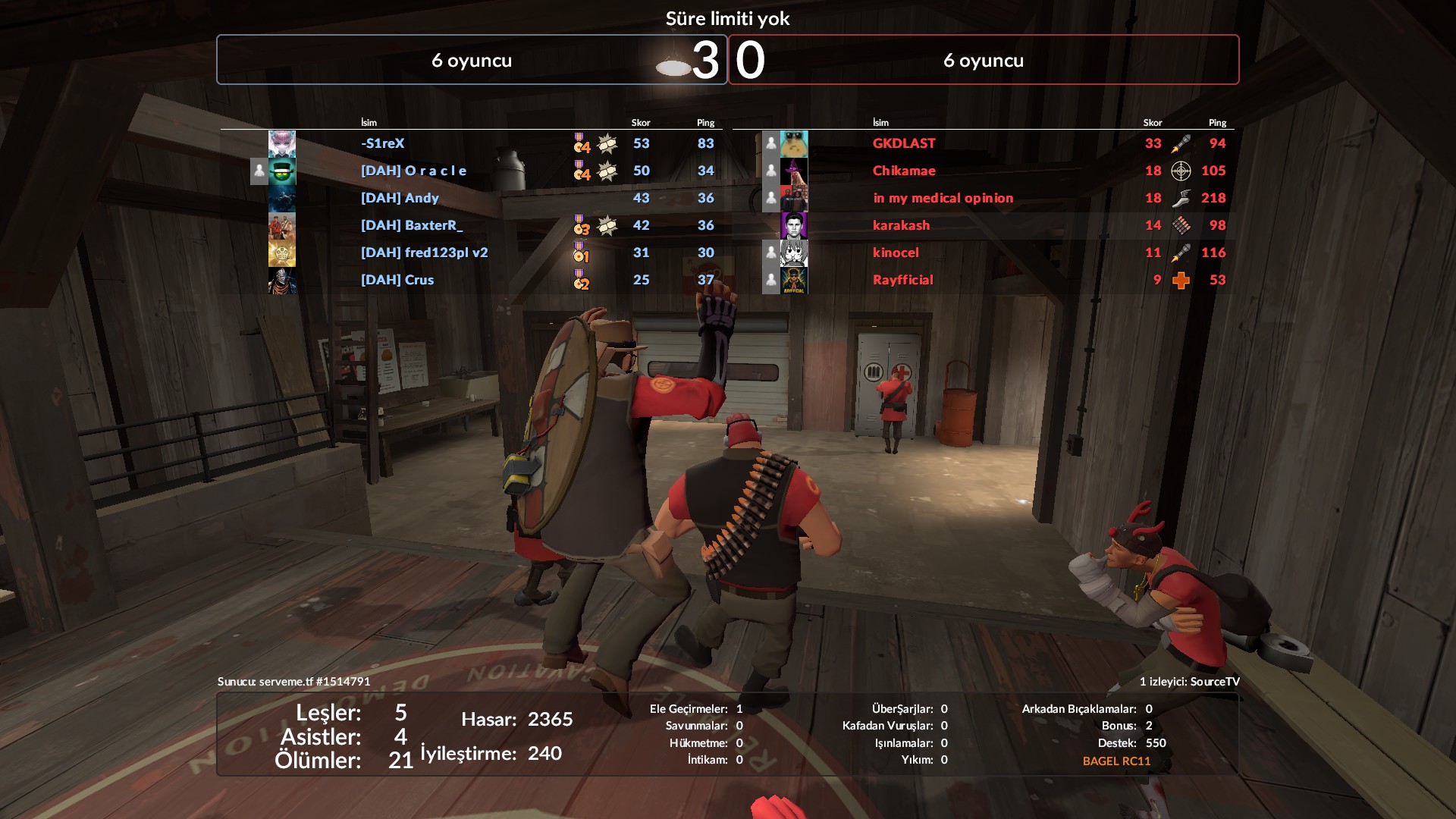The height and width of the screenshot is (819, 1456).
Task: Select [DAH] Crus on the blue team
Action: [397, 280]
